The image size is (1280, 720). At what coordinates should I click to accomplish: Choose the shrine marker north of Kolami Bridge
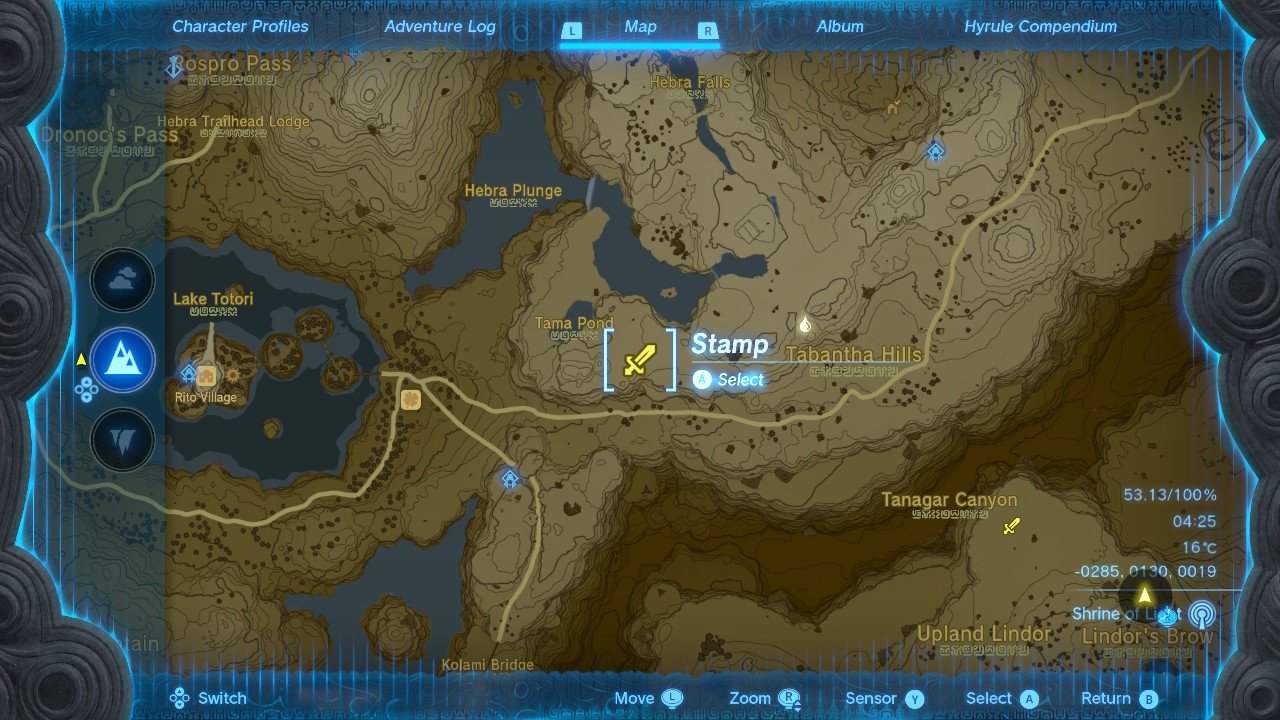(510, 479)
